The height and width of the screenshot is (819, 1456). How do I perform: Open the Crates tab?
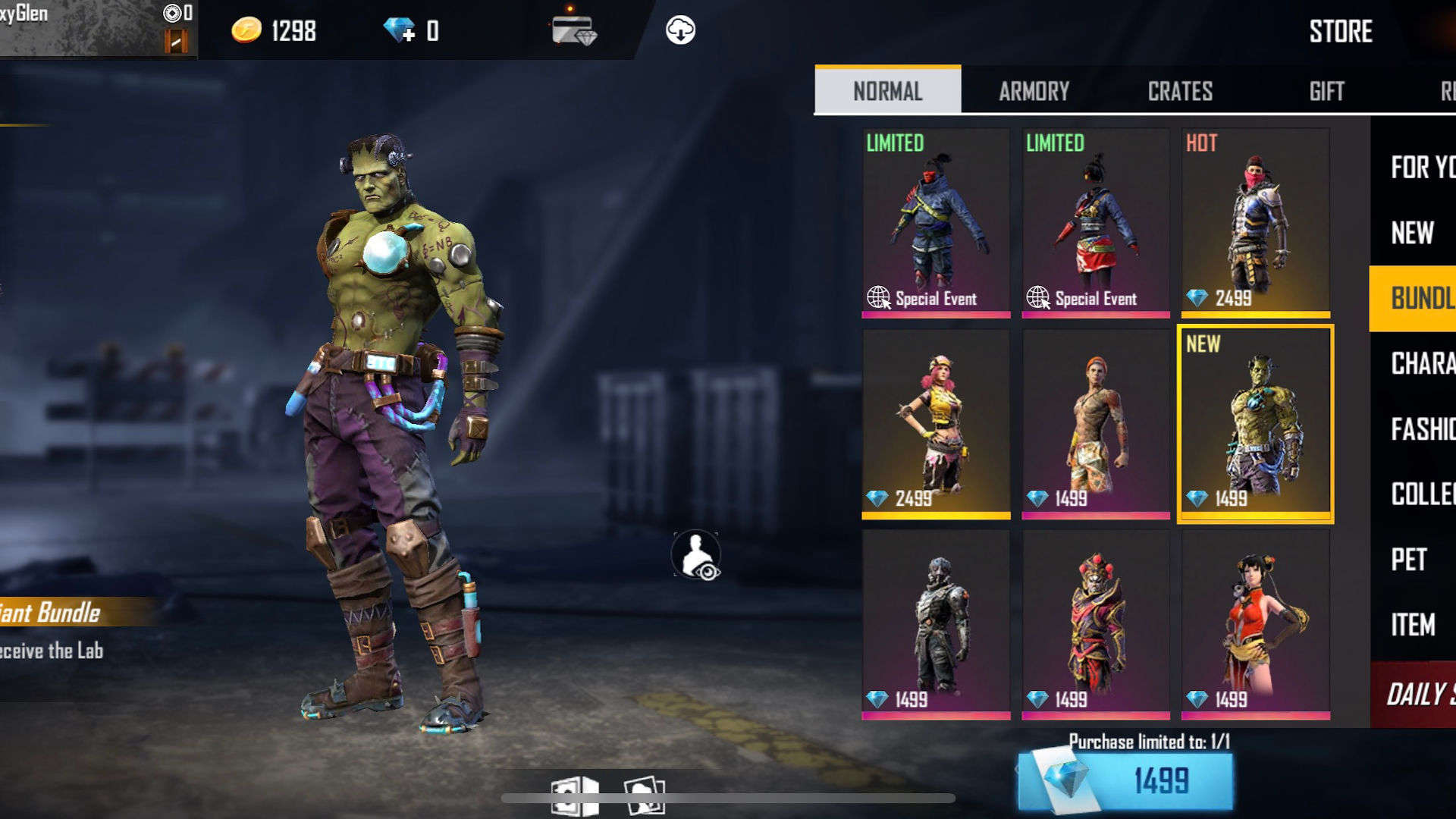[x=1180, y=91]
